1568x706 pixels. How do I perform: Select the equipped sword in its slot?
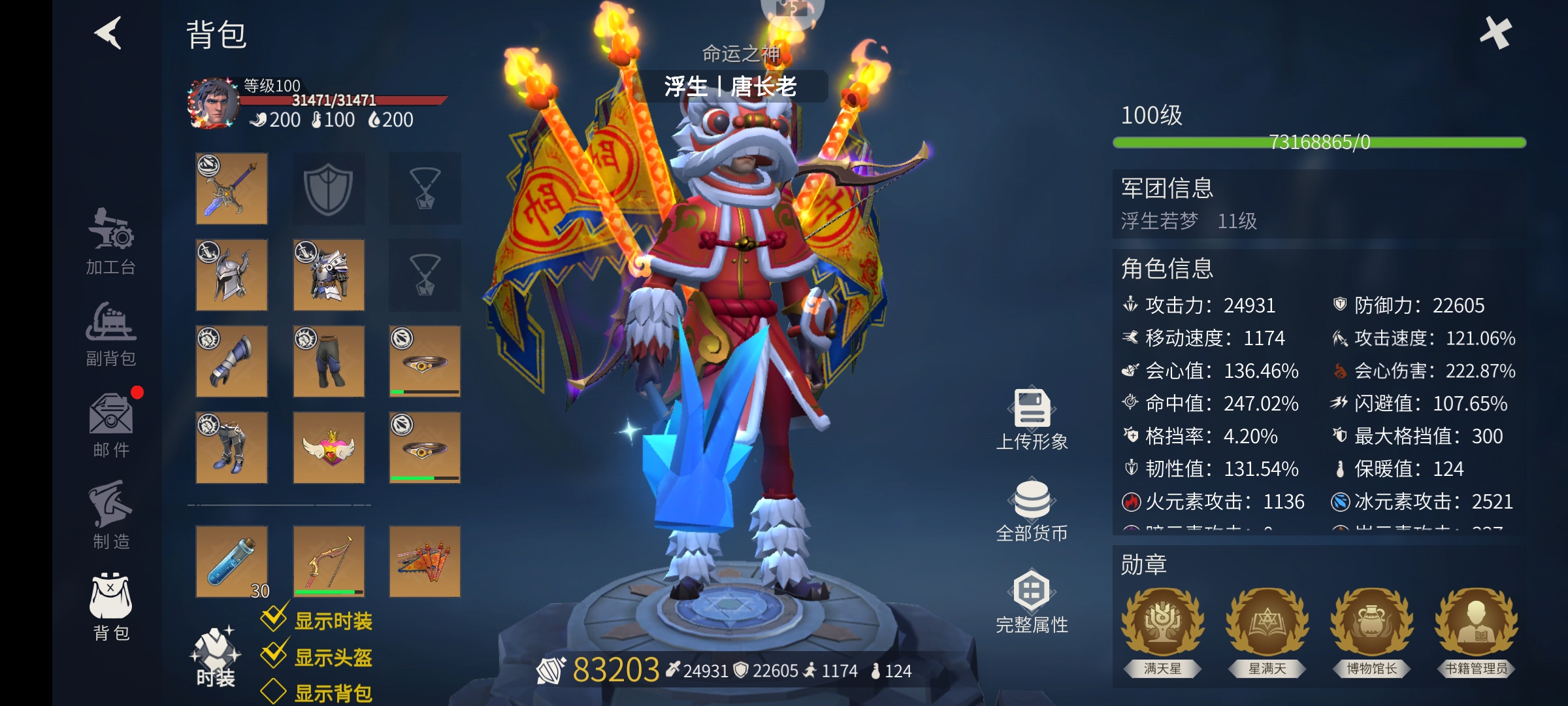coord(231,190)
